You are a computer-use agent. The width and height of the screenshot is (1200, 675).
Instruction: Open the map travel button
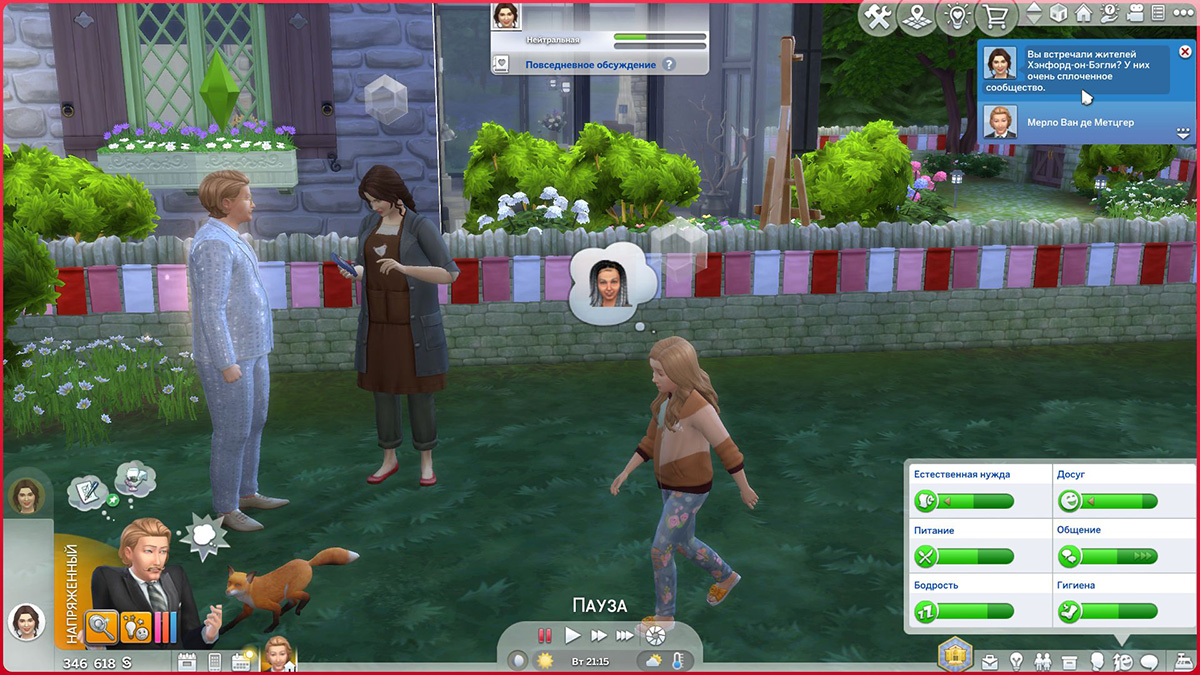coord(917,16)
